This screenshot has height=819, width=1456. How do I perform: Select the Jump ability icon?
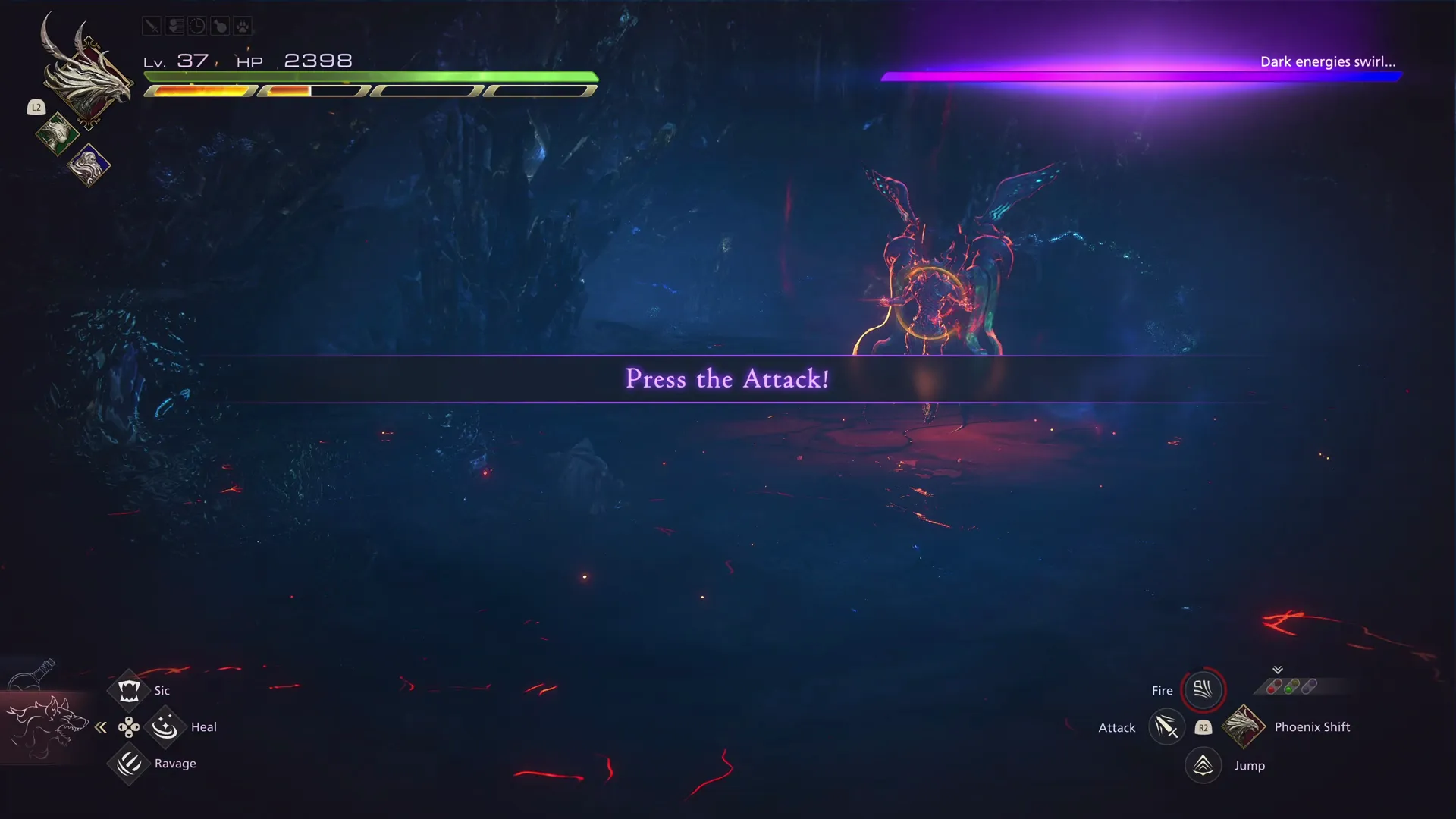click(x=1203, y=765)
